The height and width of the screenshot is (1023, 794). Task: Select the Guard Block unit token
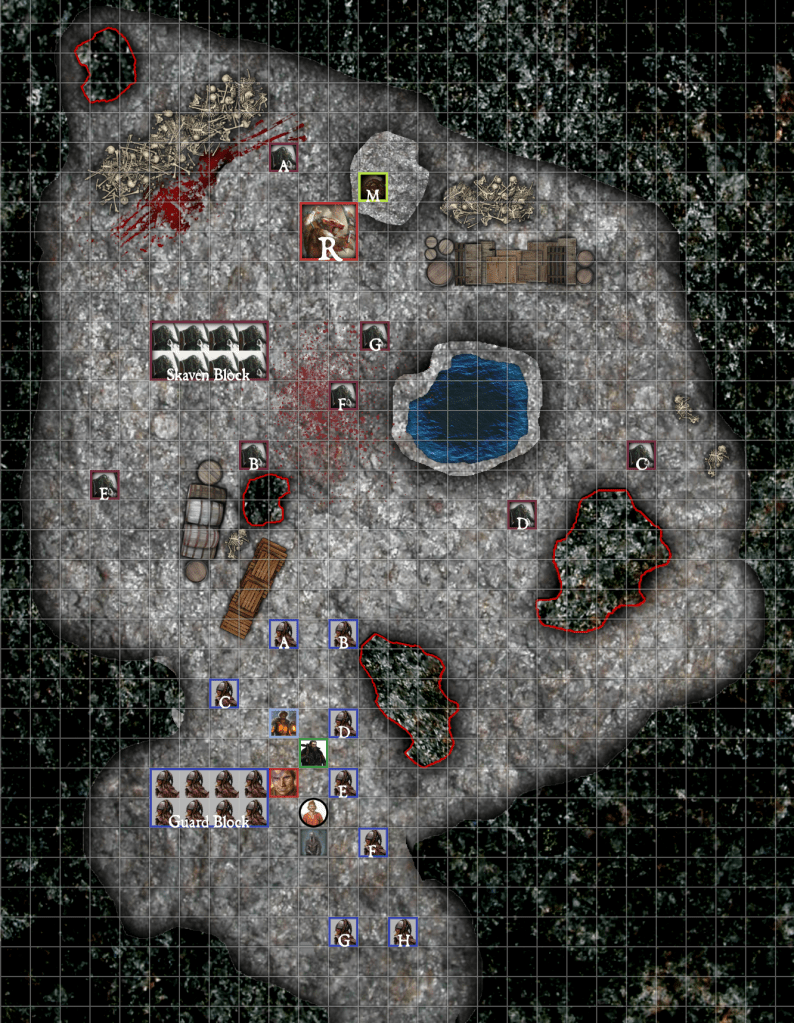(x=209, y=798)
